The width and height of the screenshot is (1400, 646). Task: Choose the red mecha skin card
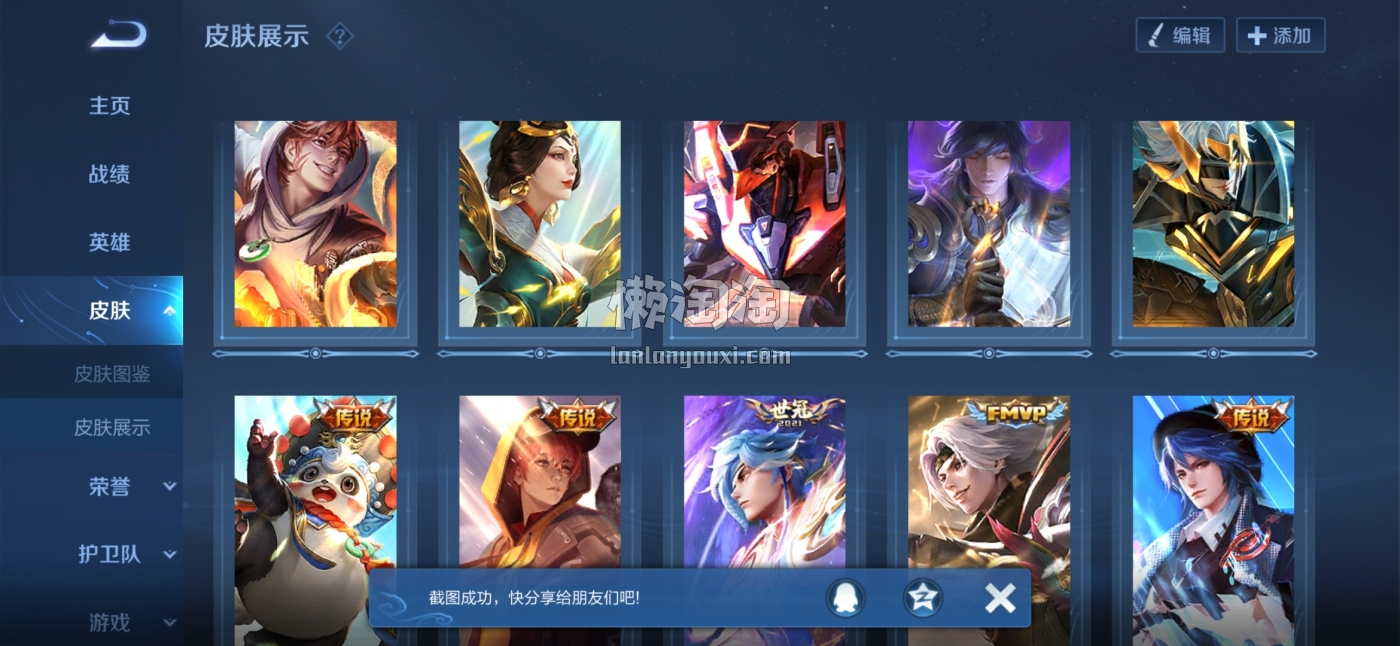tap(764, 224)
